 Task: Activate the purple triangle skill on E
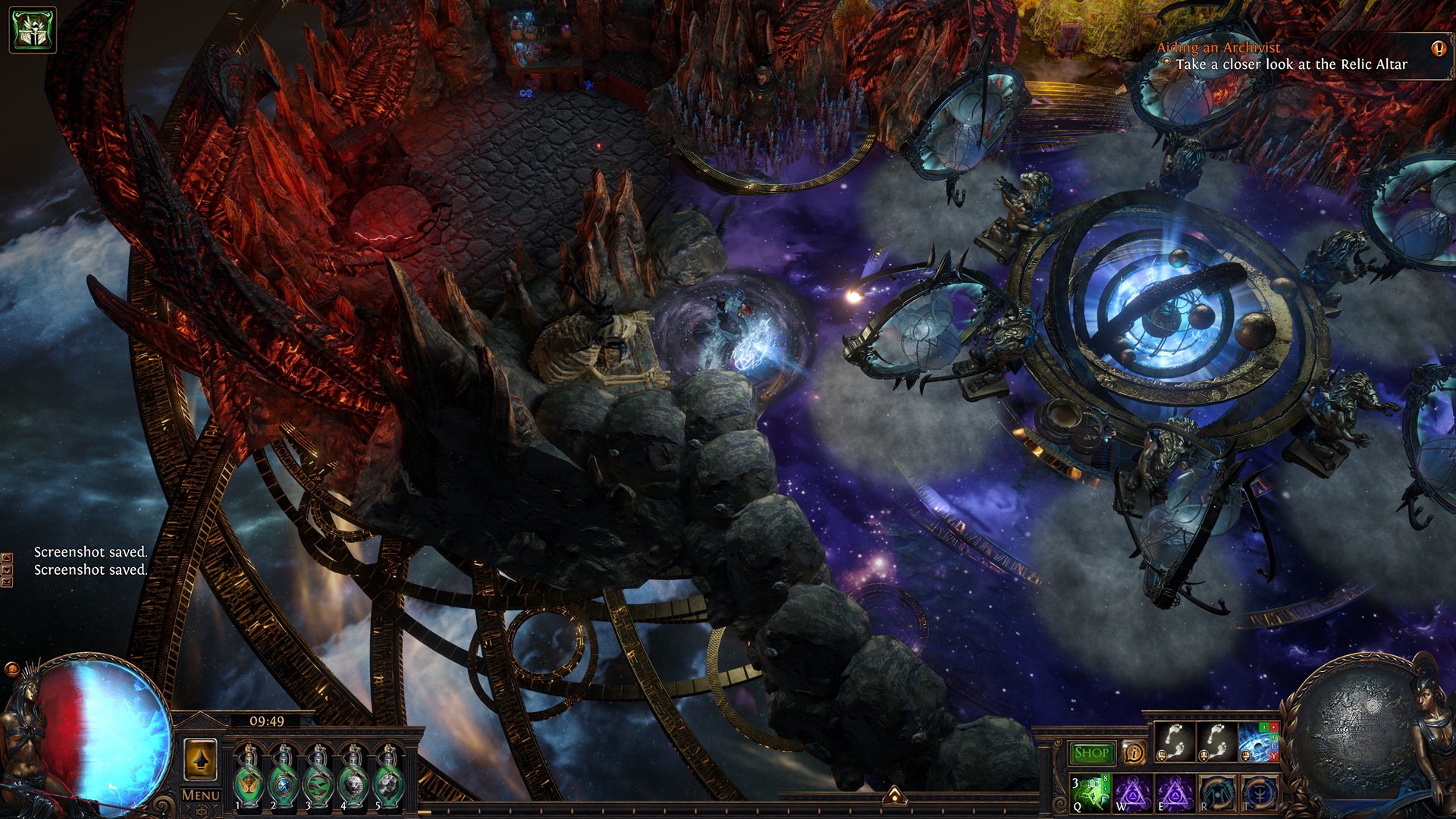coord(1175,793)
